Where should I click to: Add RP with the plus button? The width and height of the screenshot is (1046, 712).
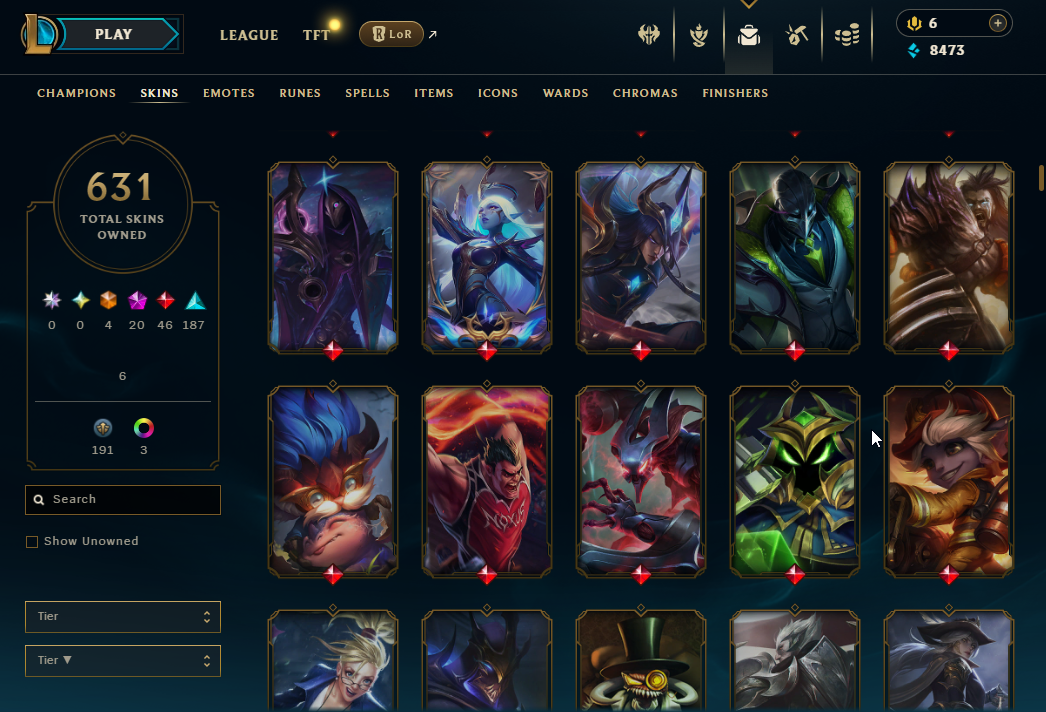coord(997,23)
